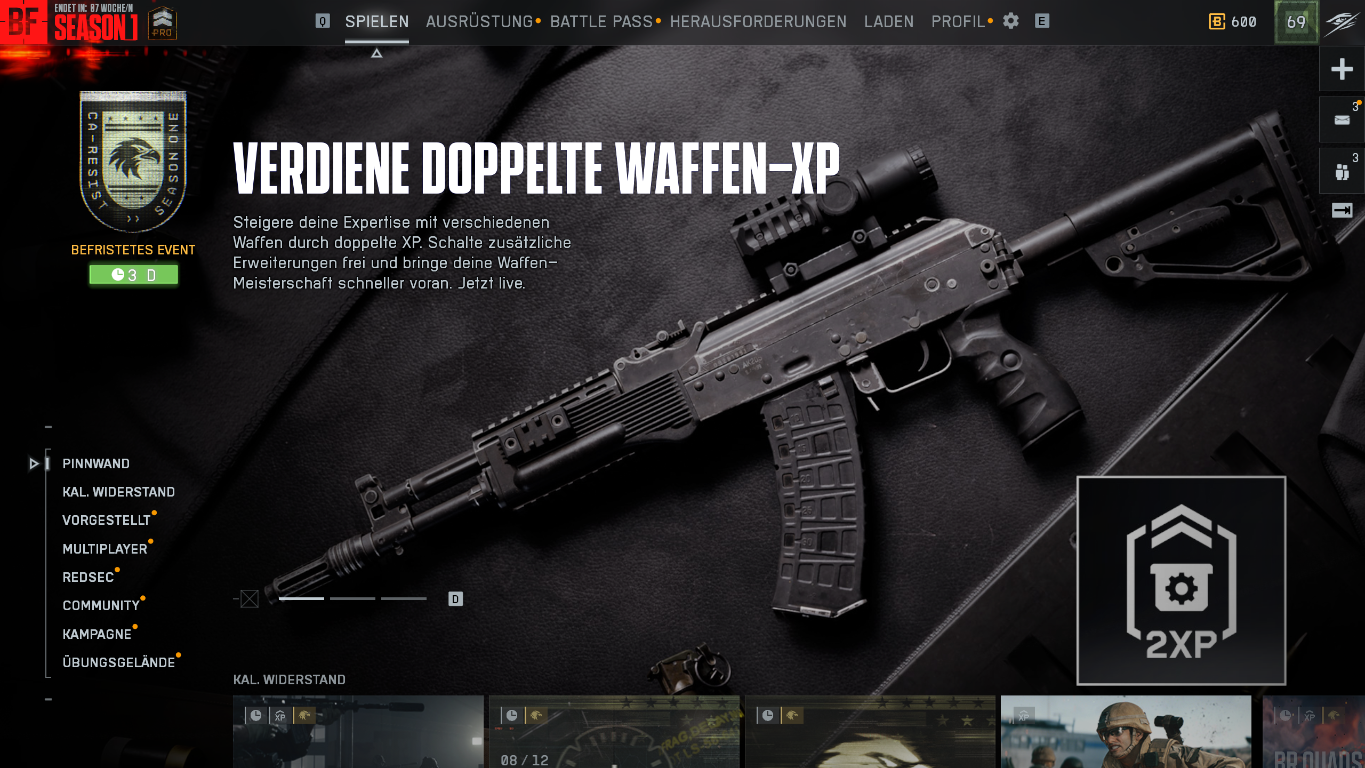The width and height of the screenshot is (1365, 768).
Task: Expand the Vorgestellt section in the sidebar
Action: 105,520
